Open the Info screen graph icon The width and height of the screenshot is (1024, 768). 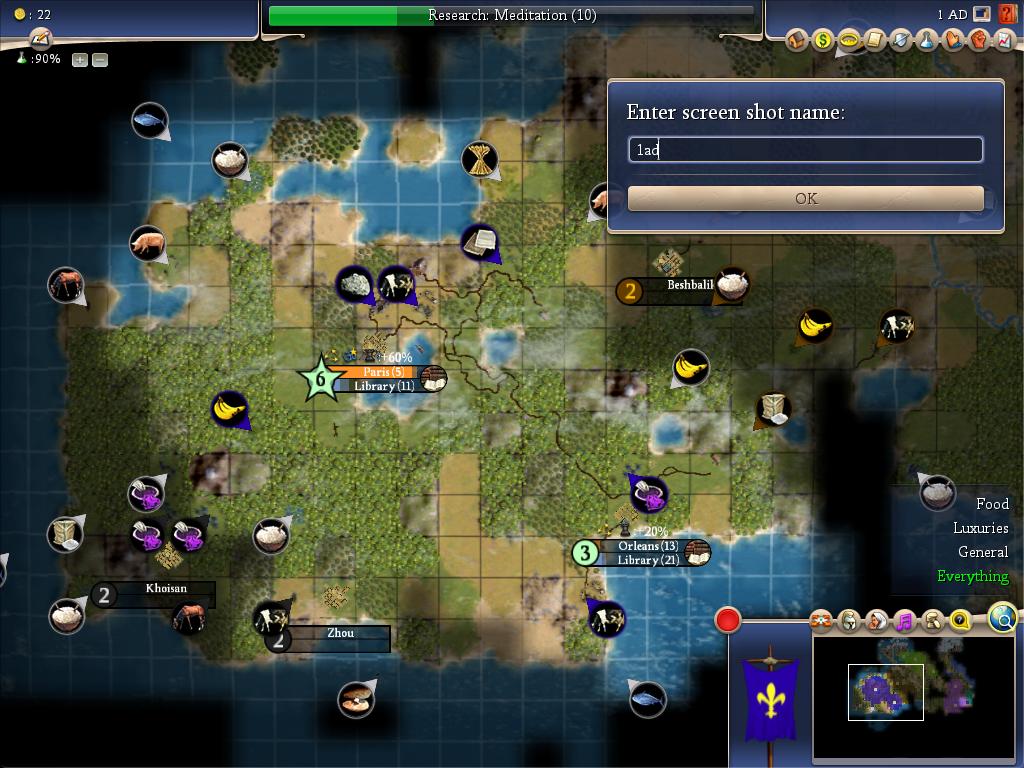coord(1003,40)
